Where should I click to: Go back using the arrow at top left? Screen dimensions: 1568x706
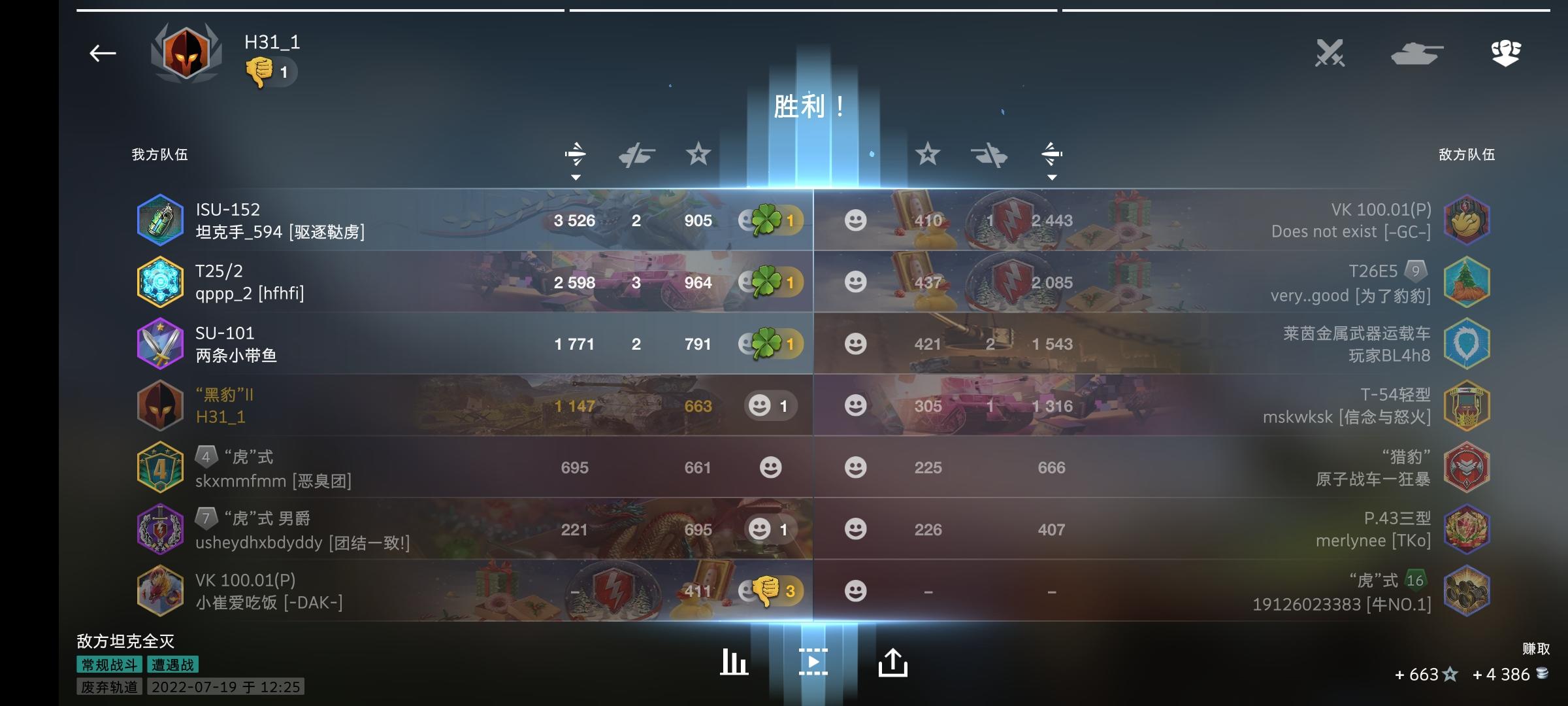click(102, 52)
